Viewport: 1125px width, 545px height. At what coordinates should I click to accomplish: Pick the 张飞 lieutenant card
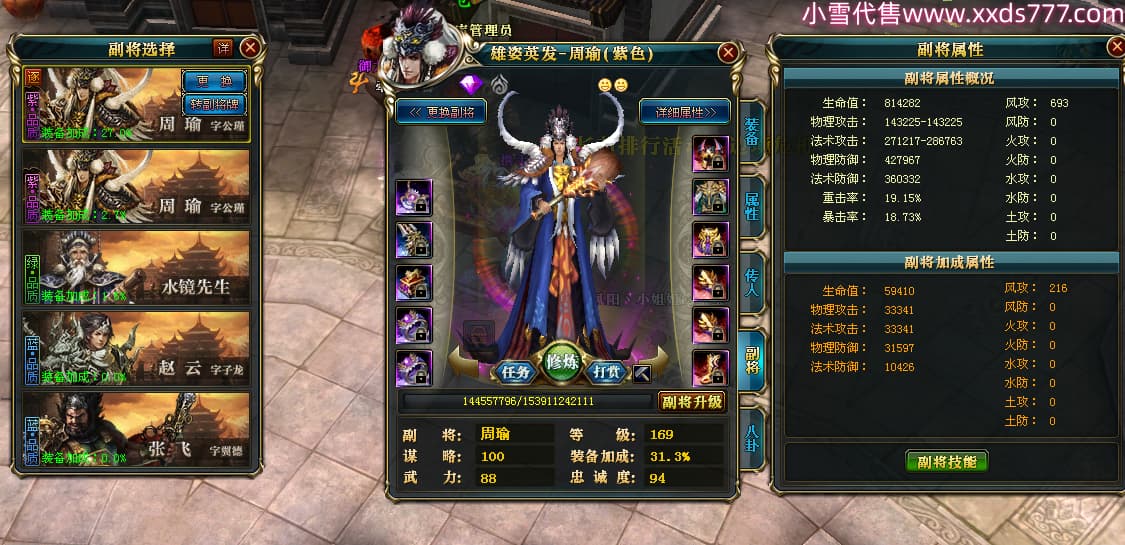tap(136, 429)
